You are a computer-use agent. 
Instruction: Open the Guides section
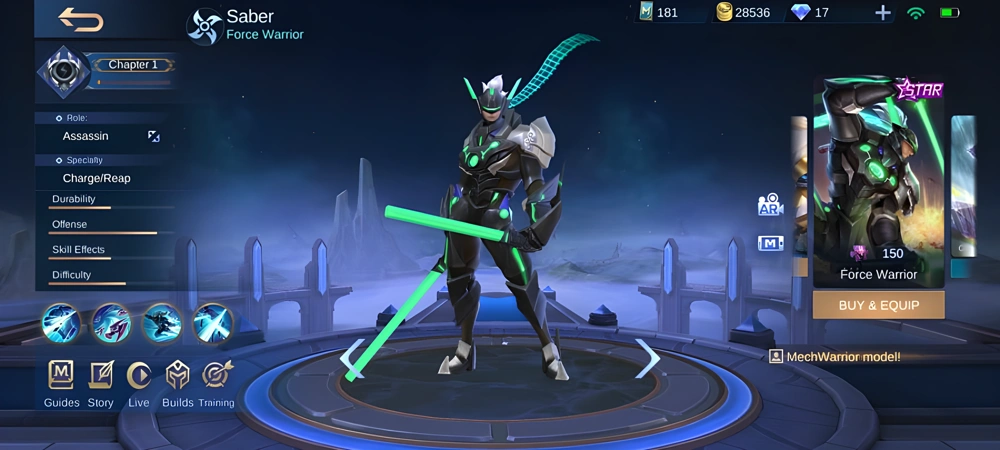[61, 384]
